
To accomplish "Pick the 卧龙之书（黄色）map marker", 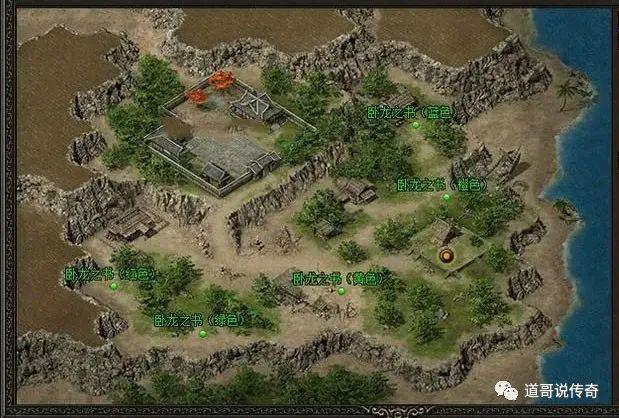I will (341, 291).
